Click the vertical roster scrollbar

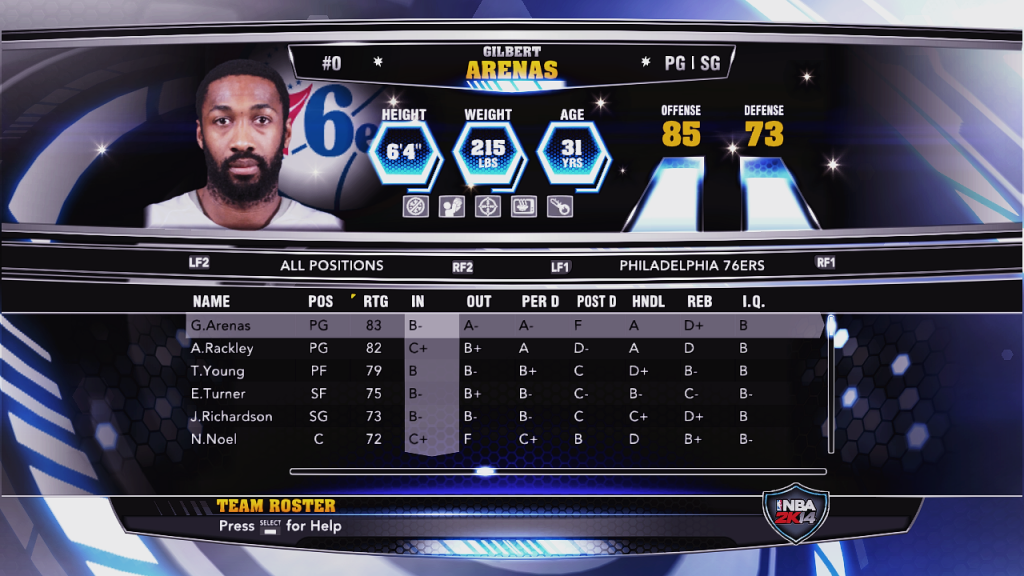[829, 390]
